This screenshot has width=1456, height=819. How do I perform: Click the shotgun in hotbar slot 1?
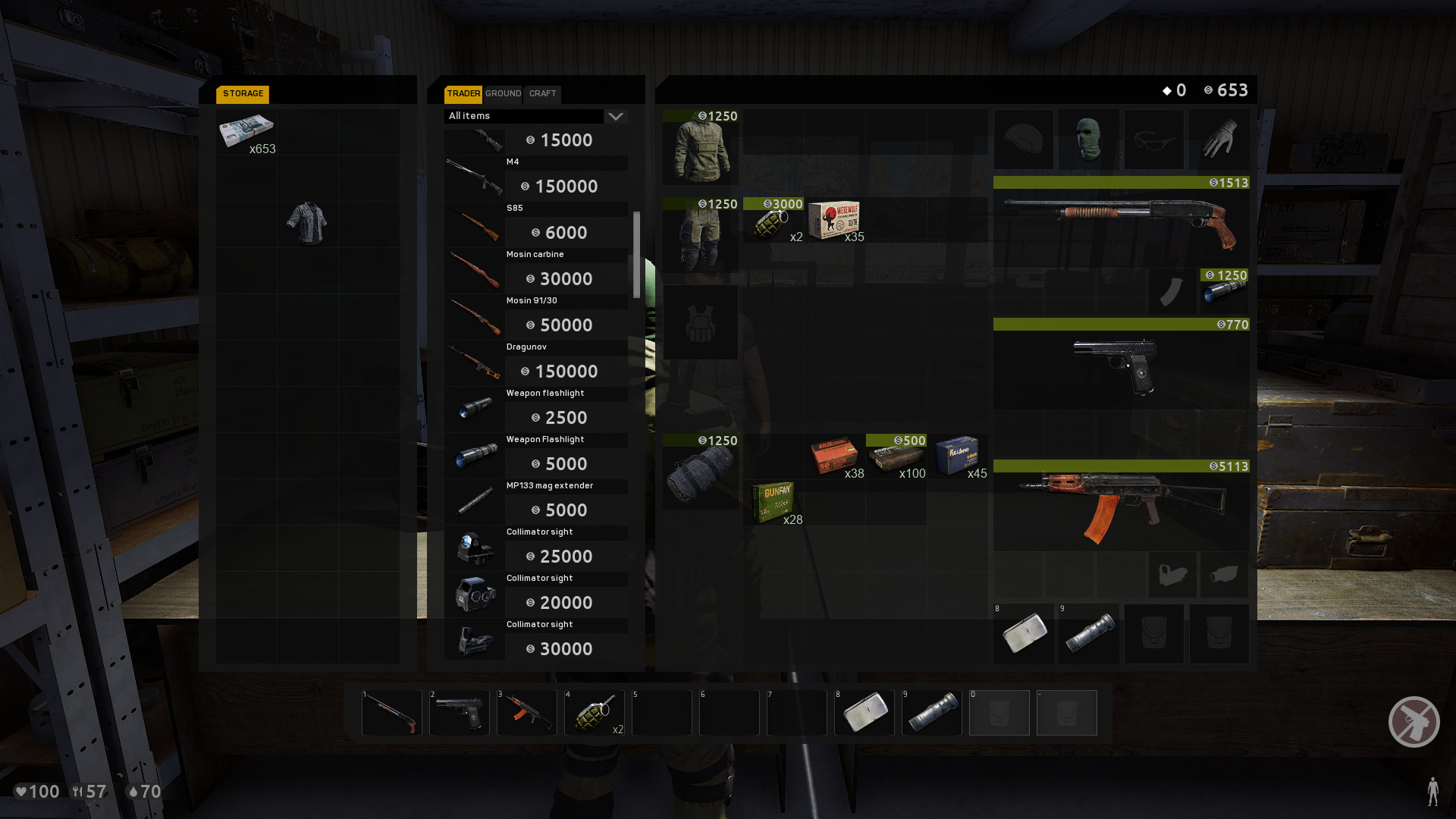point(391,713)
